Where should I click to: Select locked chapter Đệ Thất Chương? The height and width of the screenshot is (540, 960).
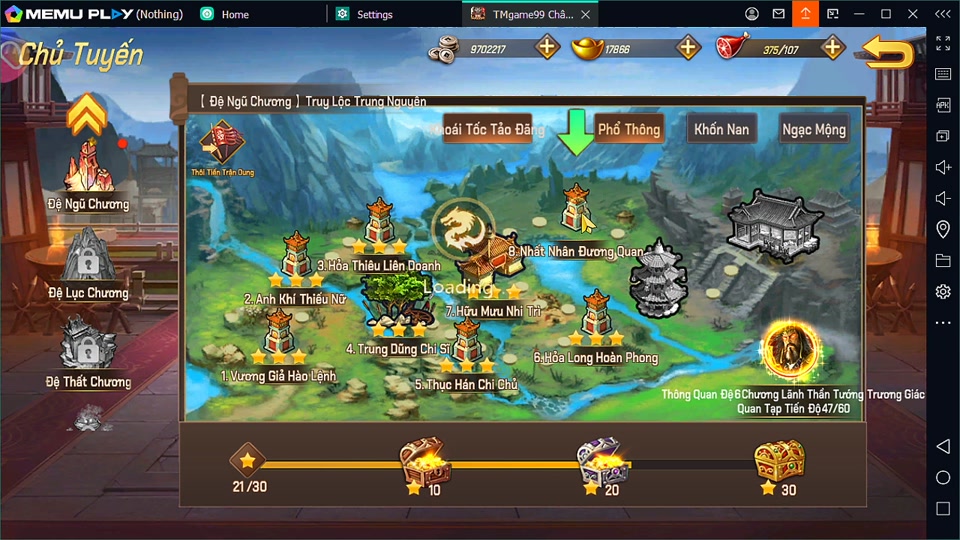point(88,348)
